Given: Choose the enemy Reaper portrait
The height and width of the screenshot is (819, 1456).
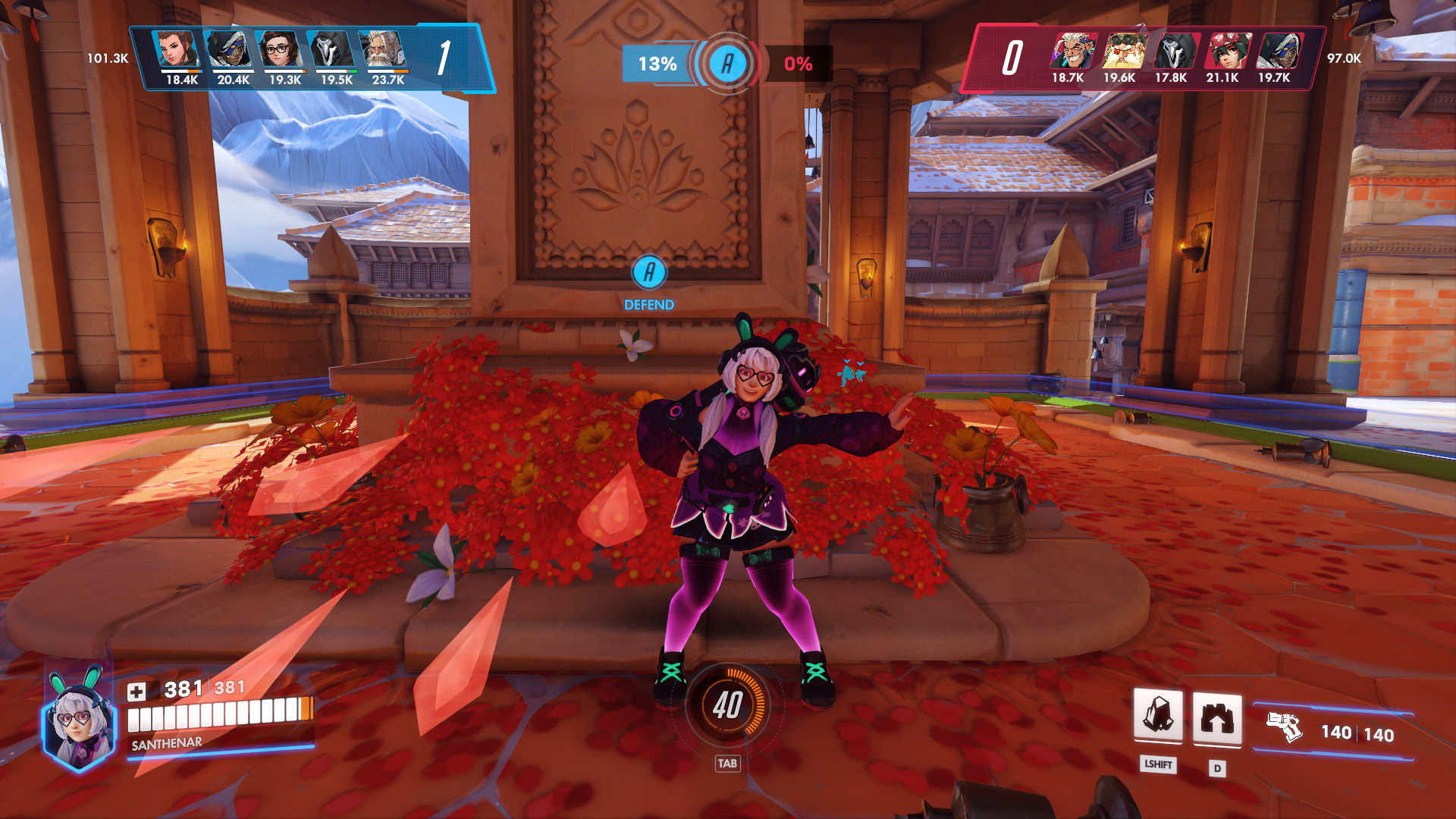Looking at the screenshot, I should 1174,51.
